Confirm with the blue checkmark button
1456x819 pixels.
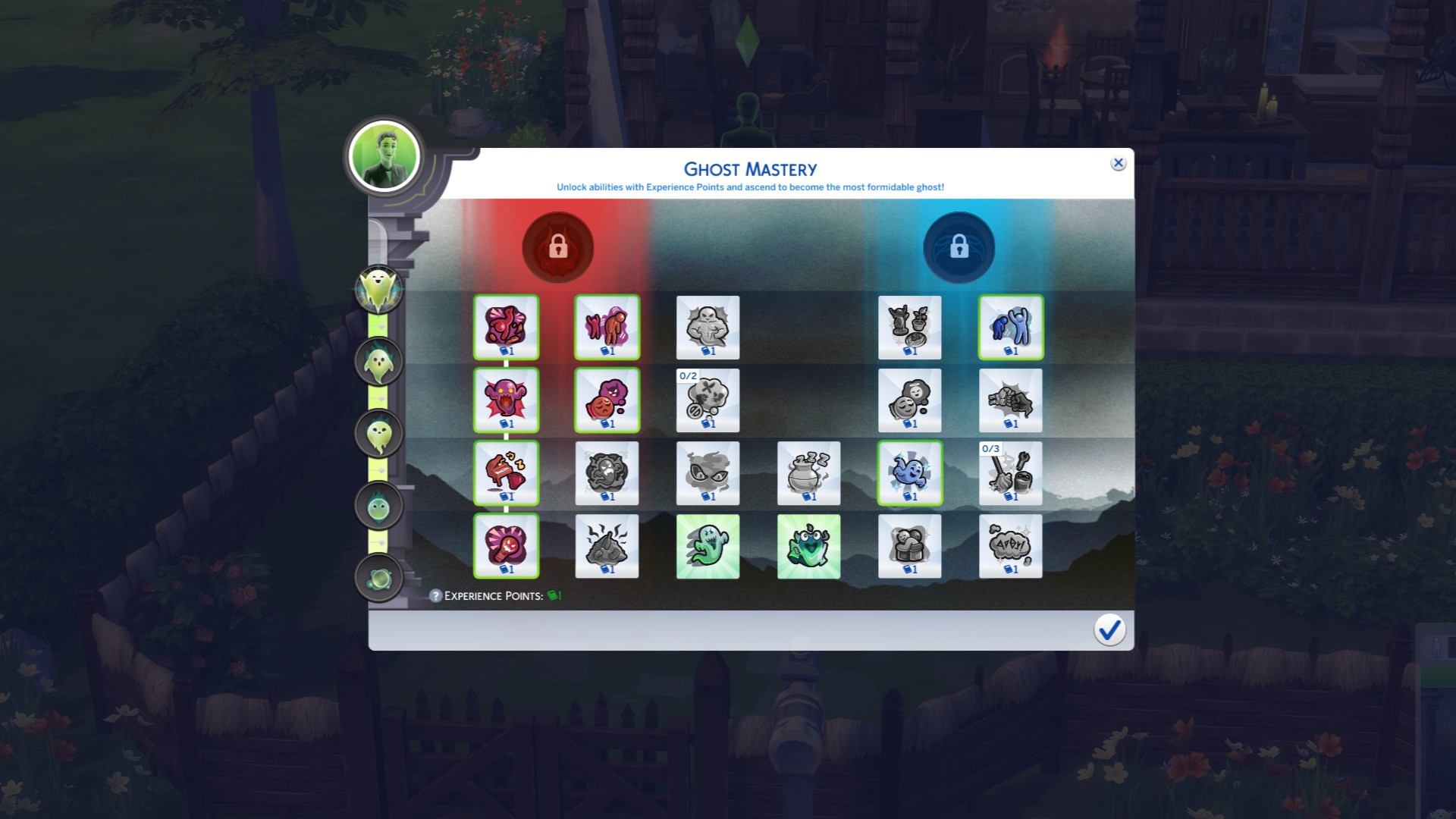[x=1109, y=630]
